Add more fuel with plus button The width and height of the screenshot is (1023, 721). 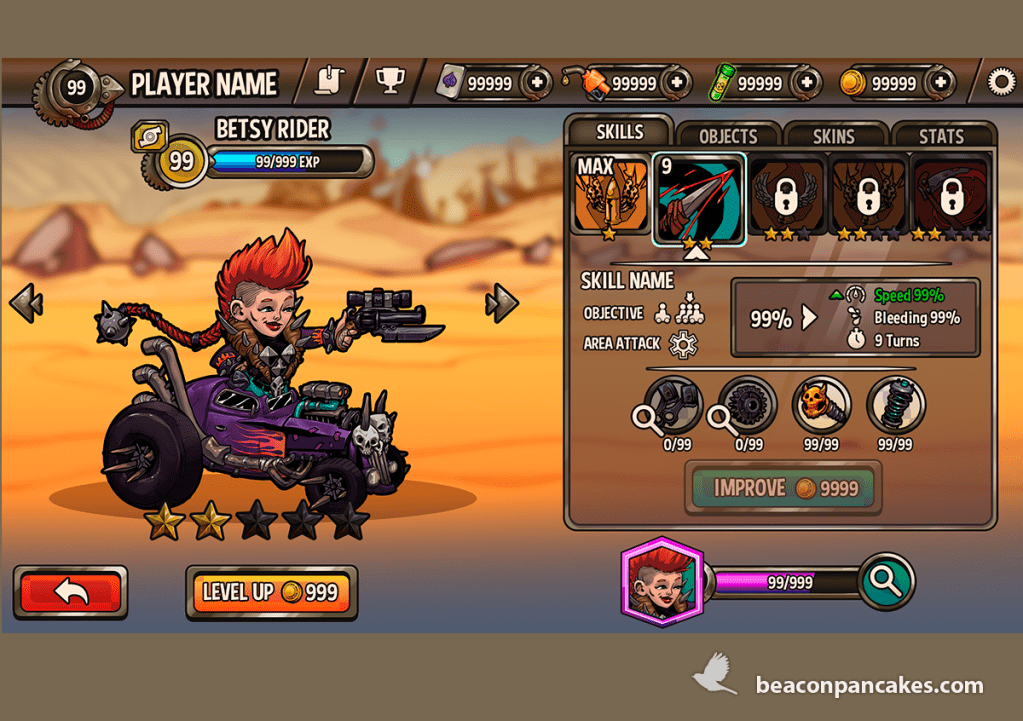click(677, 83)
